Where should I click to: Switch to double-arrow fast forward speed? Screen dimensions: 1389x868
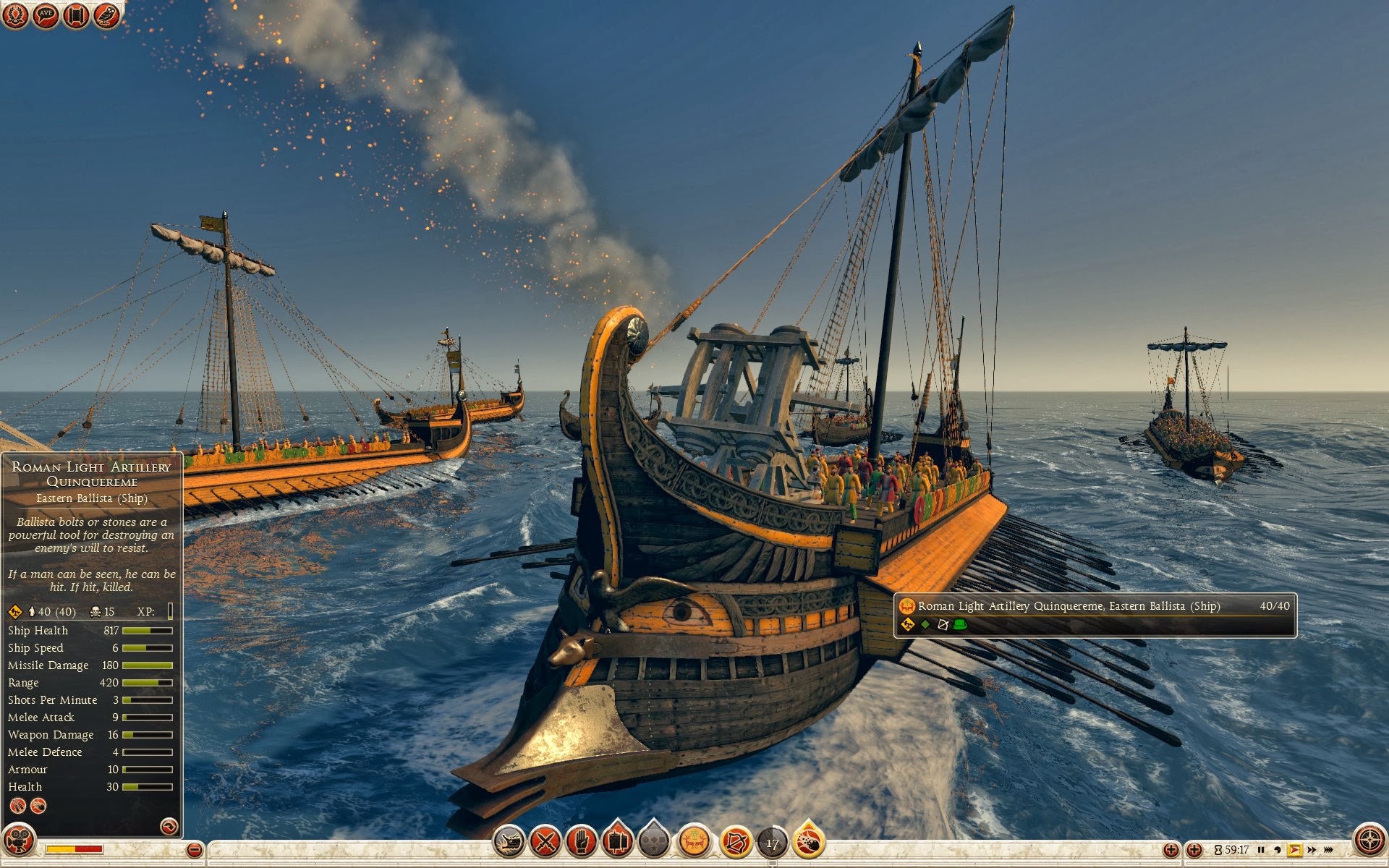[x=1312, y=850]
